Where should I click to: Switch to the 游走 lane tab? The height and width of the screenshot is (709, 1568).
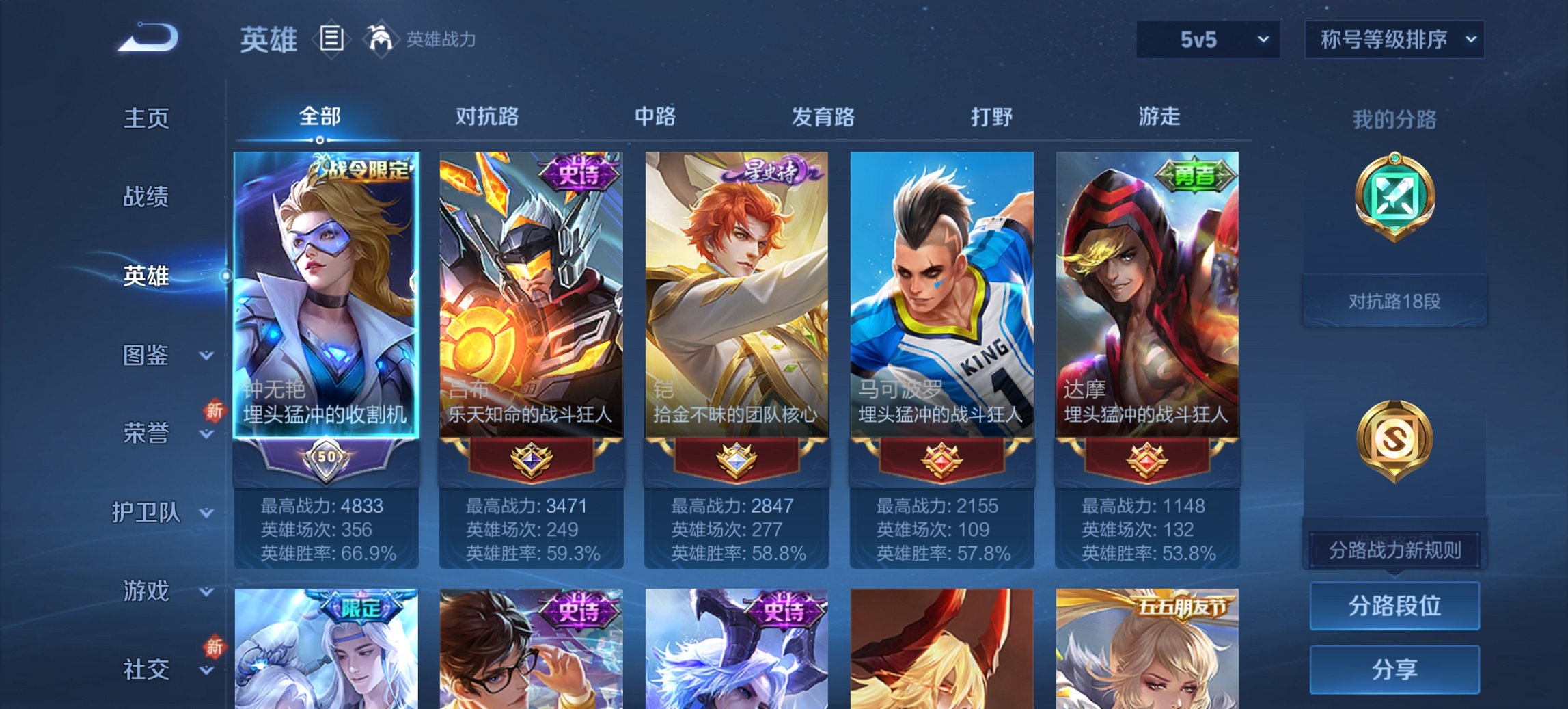point(1159,118)
